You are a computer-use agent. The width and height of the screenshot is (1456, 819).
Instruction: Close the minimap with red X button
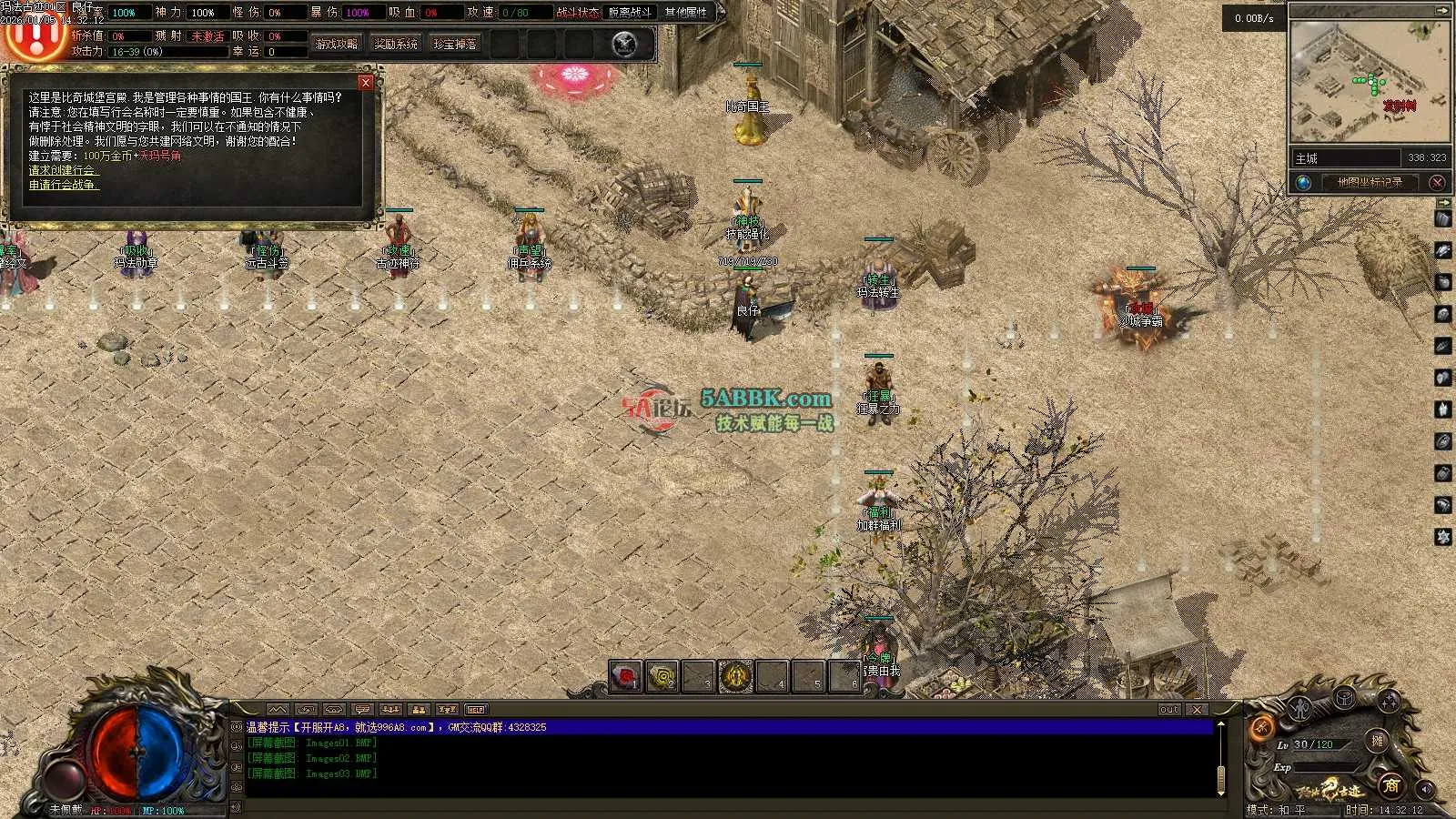(1438, 183)
